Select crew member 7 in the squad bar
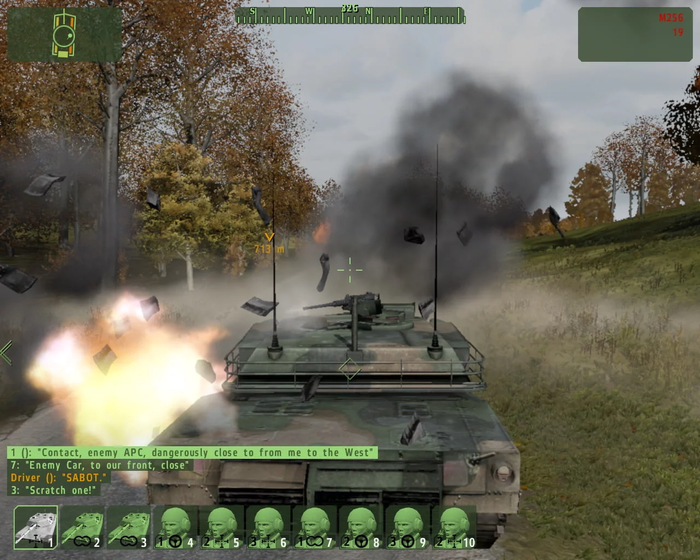The width and height of the screenshot is (700, 560). 314,527
